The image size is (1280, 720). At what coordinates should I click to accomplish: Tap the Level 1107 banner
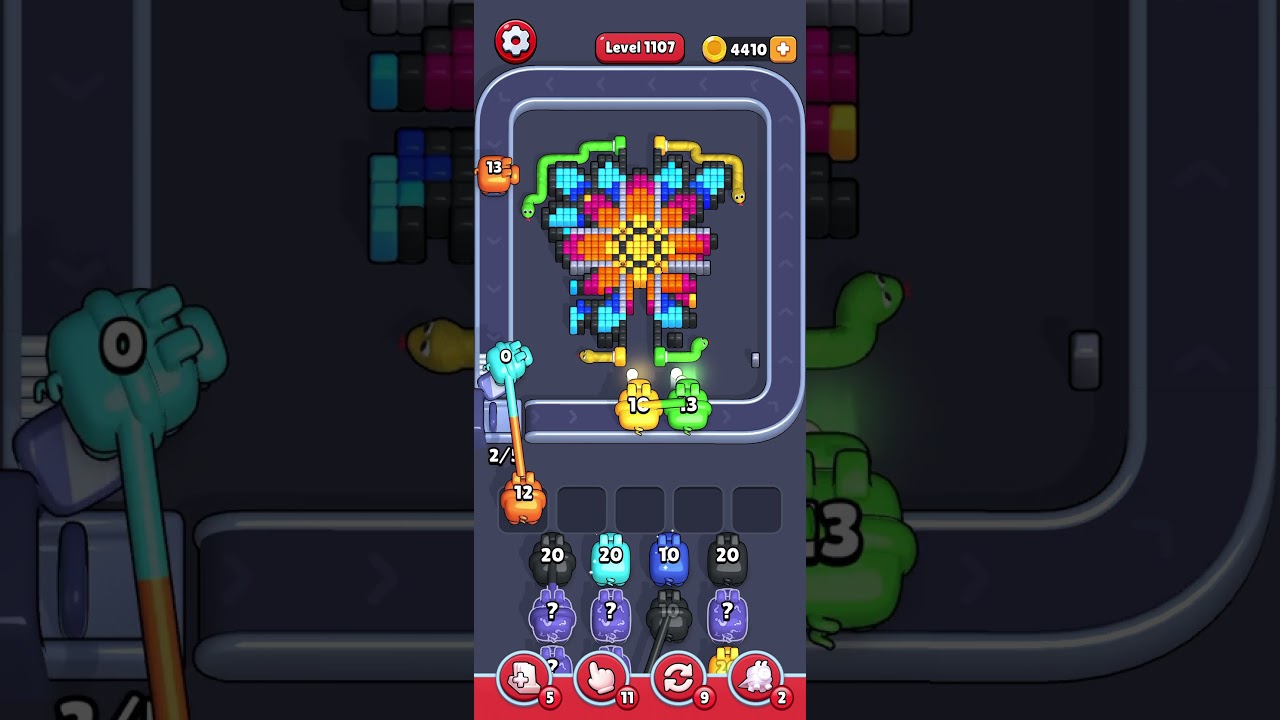coord(639,47)
